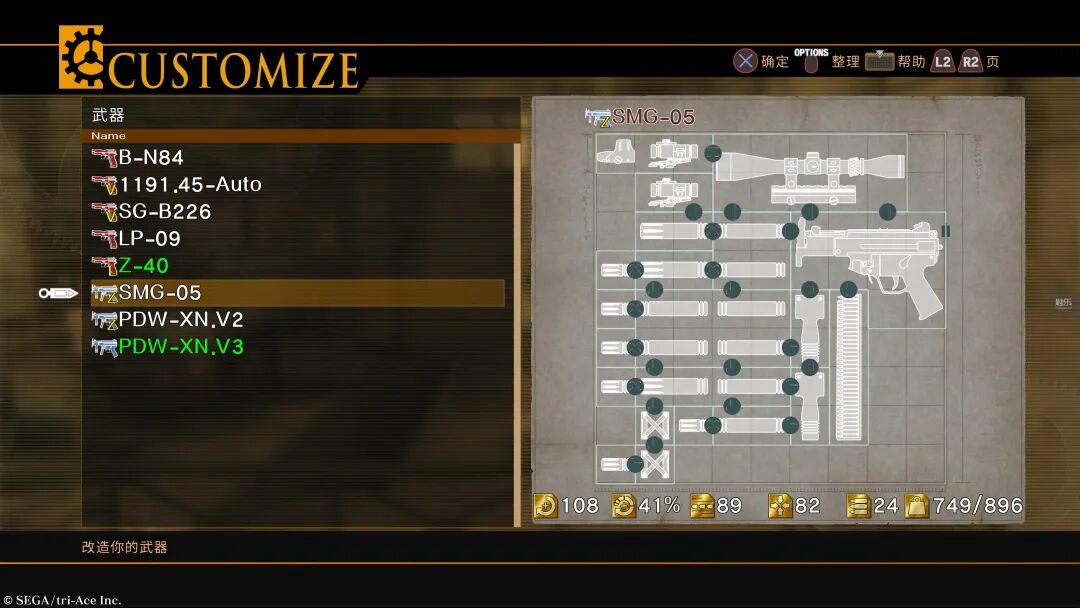The width and height of the screenshot is (1080, 608).
Task: Select the B-N84 weapon entry
Action: pos(150,157)
